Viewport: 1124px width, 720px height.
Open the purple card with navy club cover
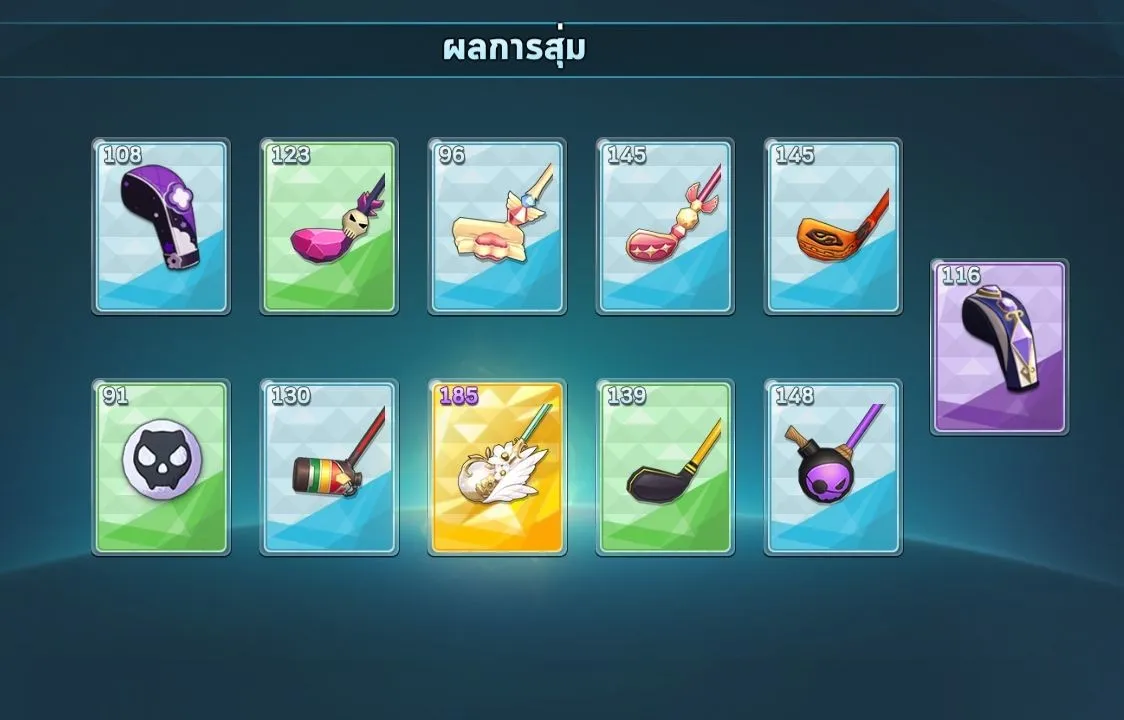click(999, 347)
